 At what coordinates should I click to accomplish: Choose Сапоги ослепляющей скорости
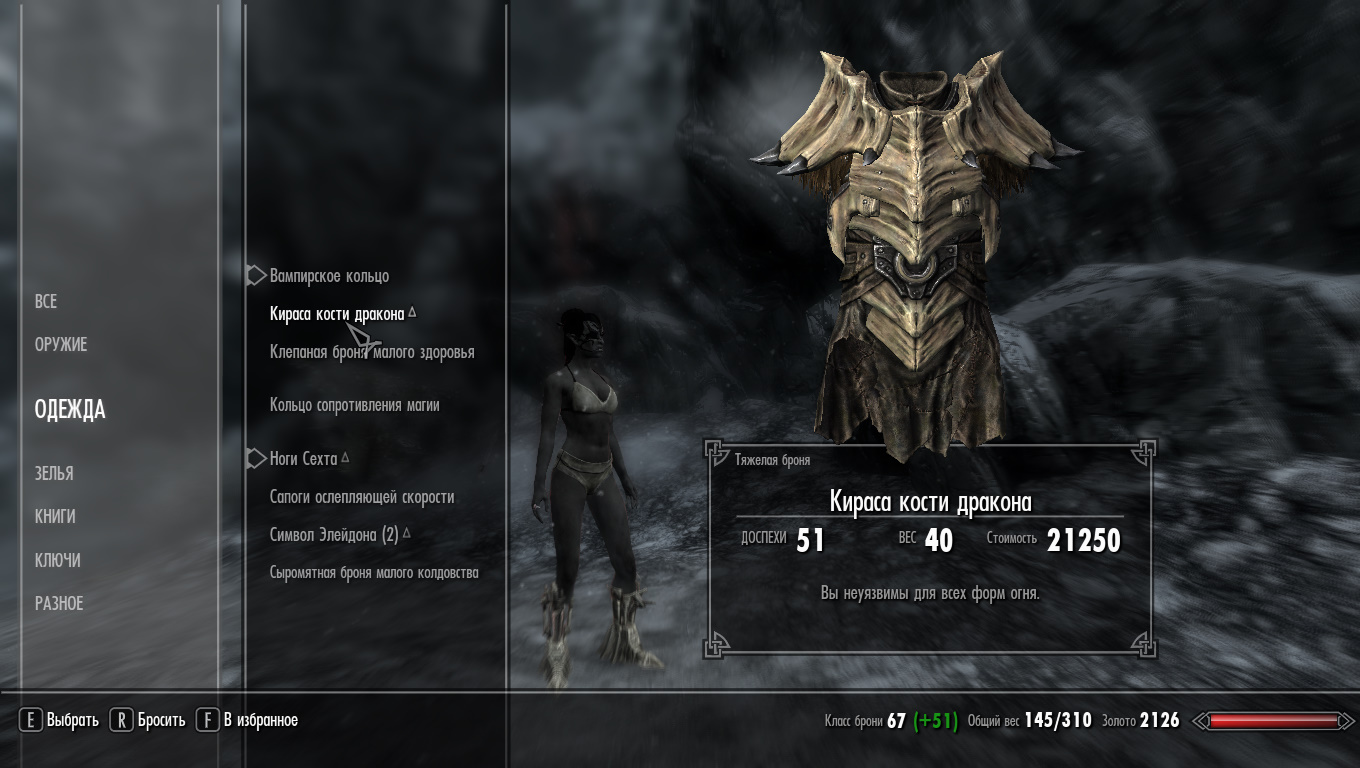tap(362, 497)
